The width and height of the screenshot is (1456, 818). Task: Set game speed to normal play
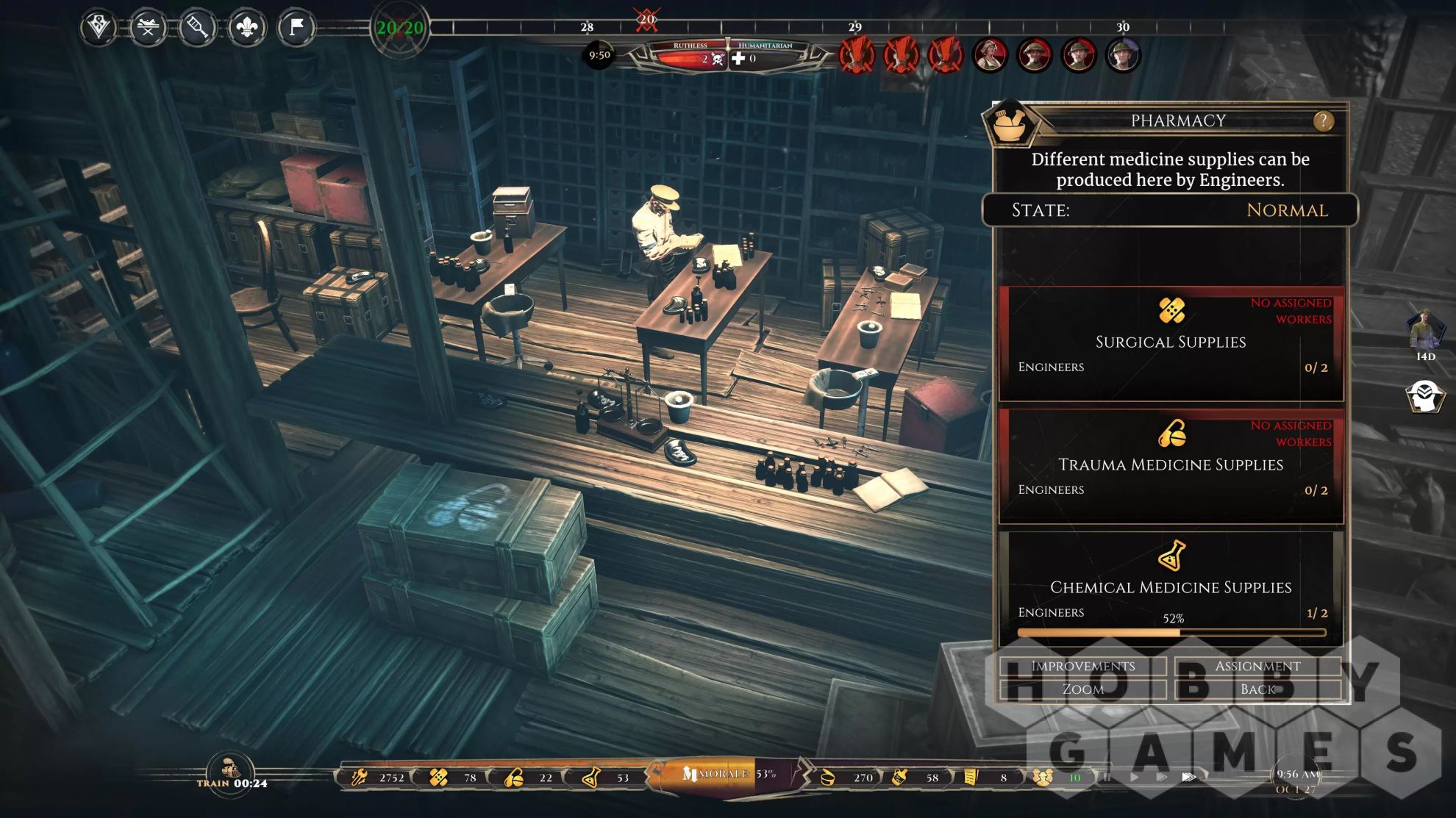pyautogui.click(x=1135, y=777)
